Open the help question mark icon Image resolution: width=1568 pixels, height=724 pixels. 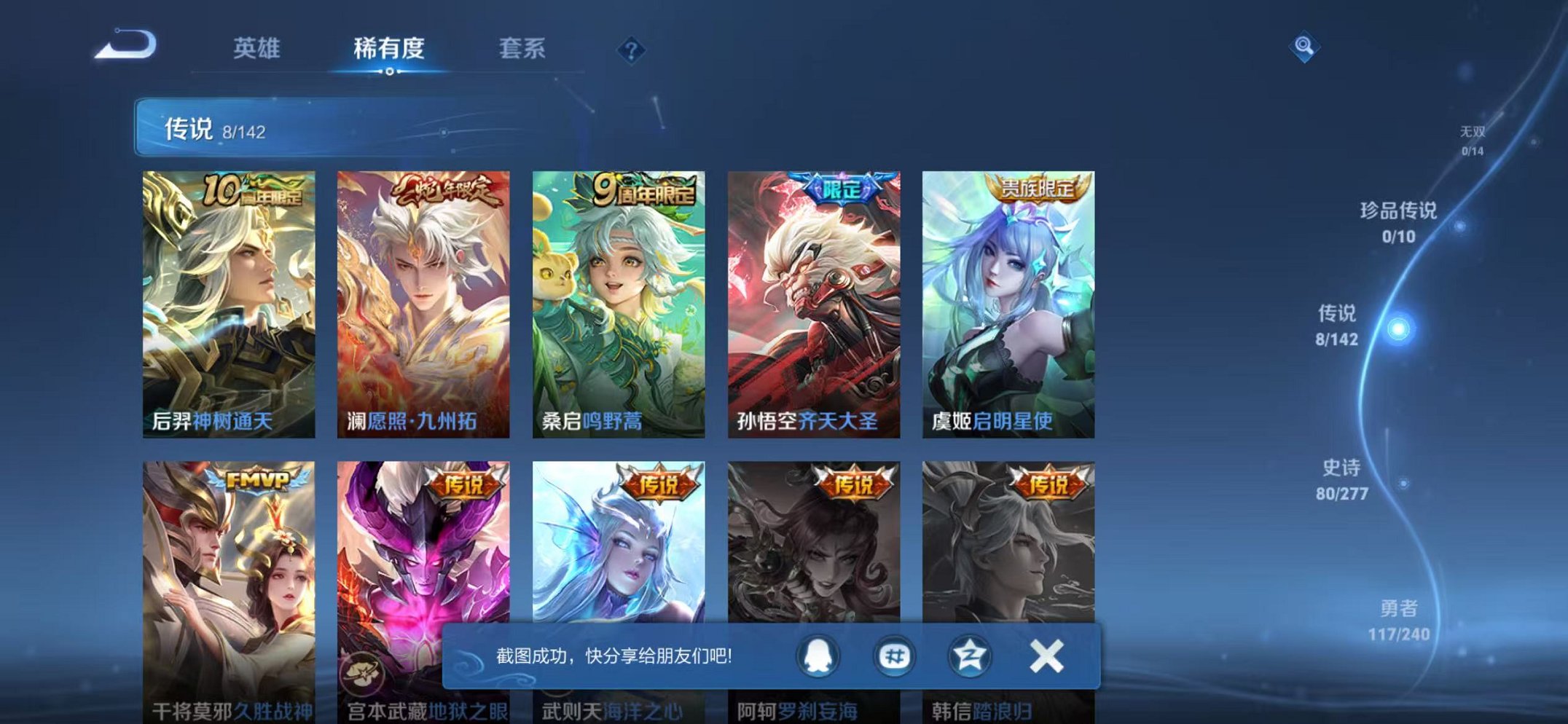632,50
